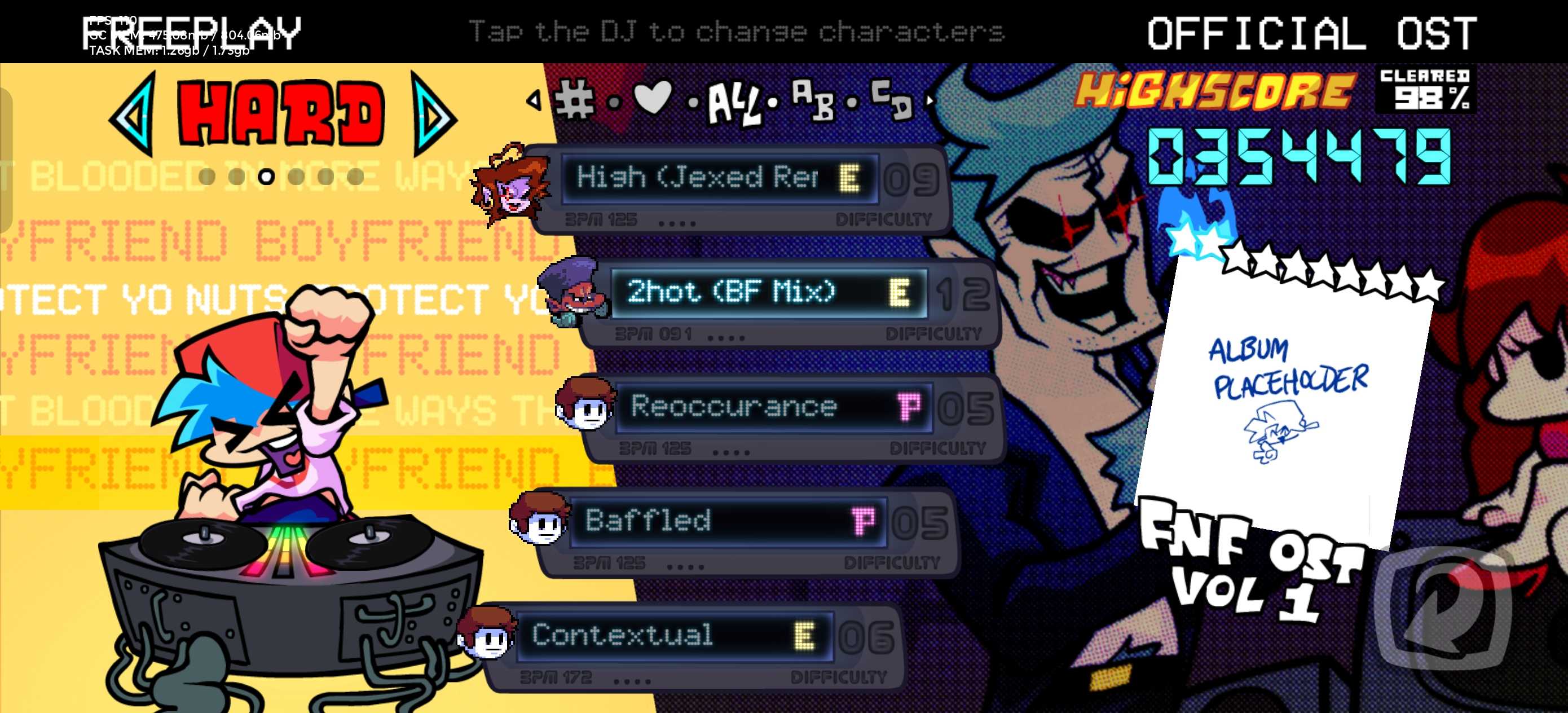
Task: Go back with the curved arrow button
Action: pos(1444,609)
